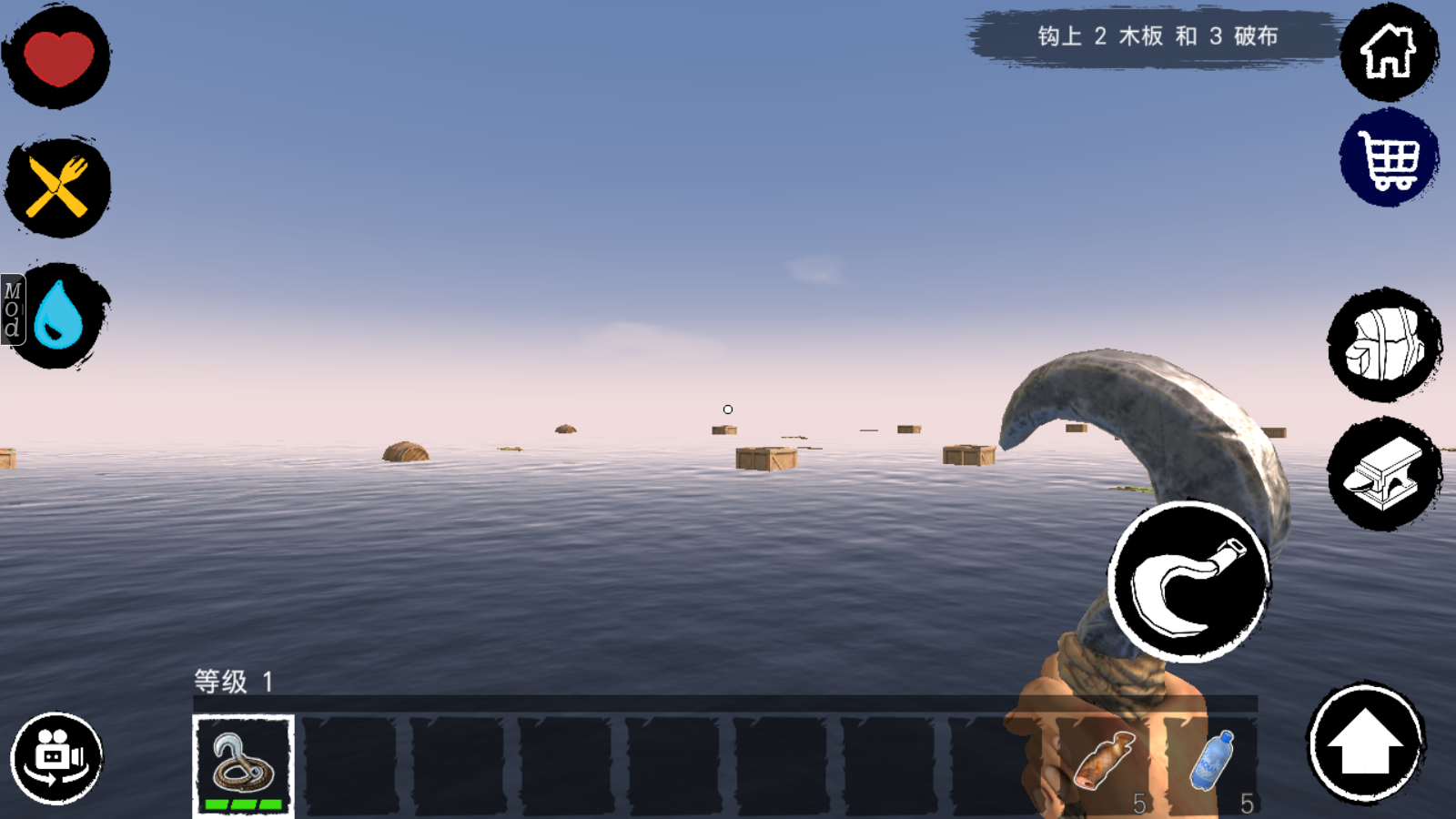Select the cooked fish hotbar slot
The width and height of the screenshot is (1456, 819).
[x=1106, y=764]
